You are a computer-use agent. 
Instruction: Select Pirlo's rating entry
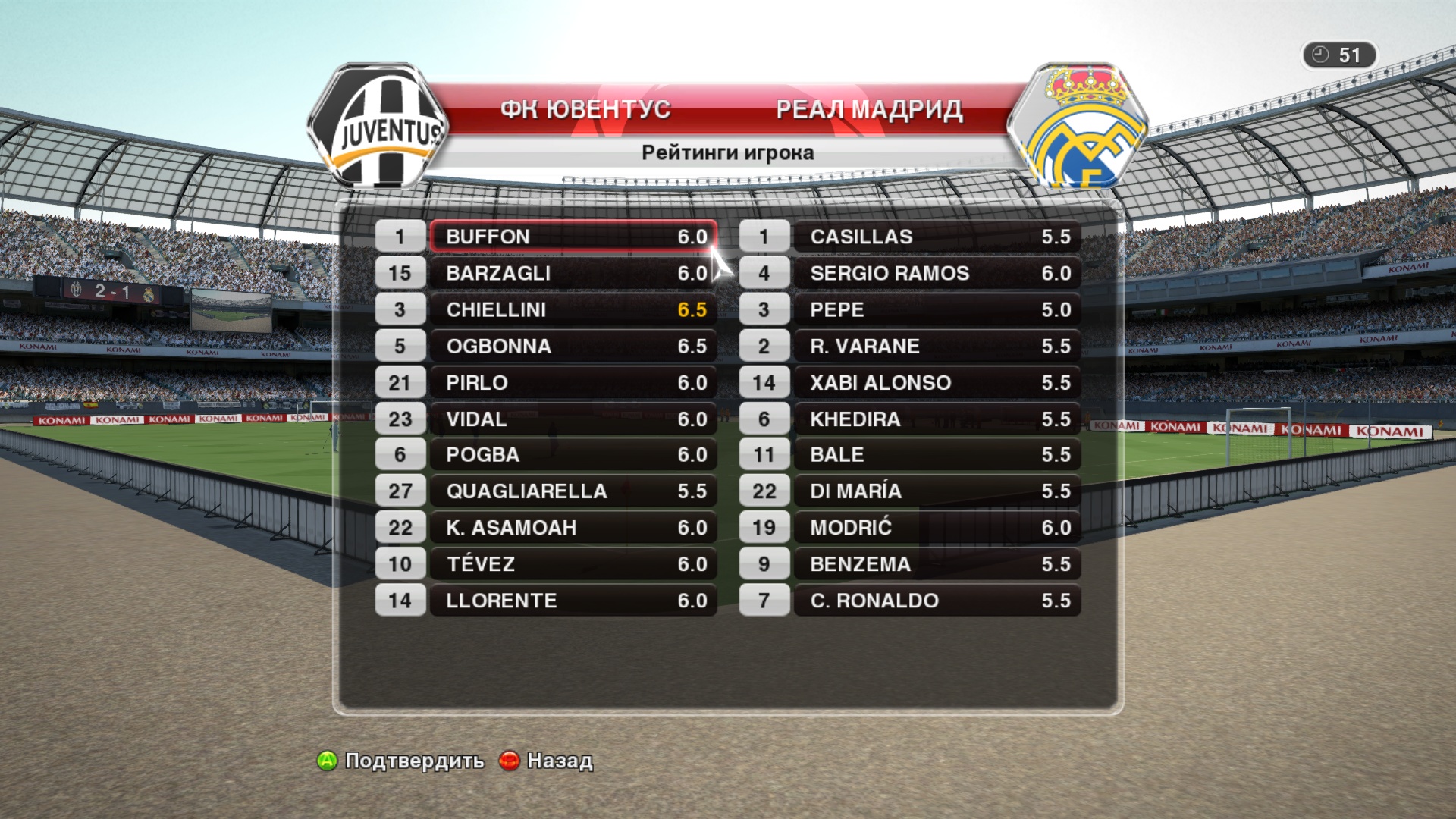573,382
